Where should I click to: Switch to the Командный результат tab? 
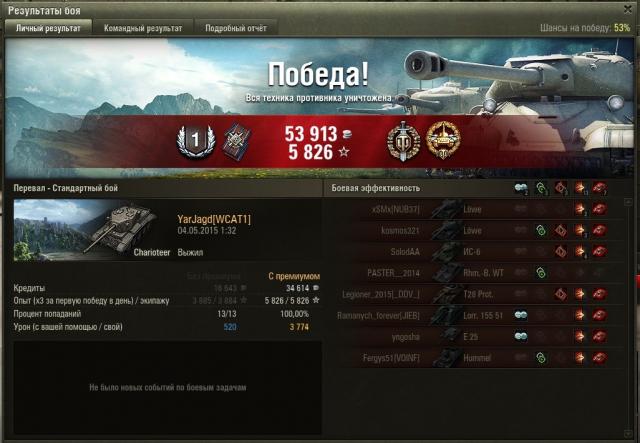click(143, 28)
